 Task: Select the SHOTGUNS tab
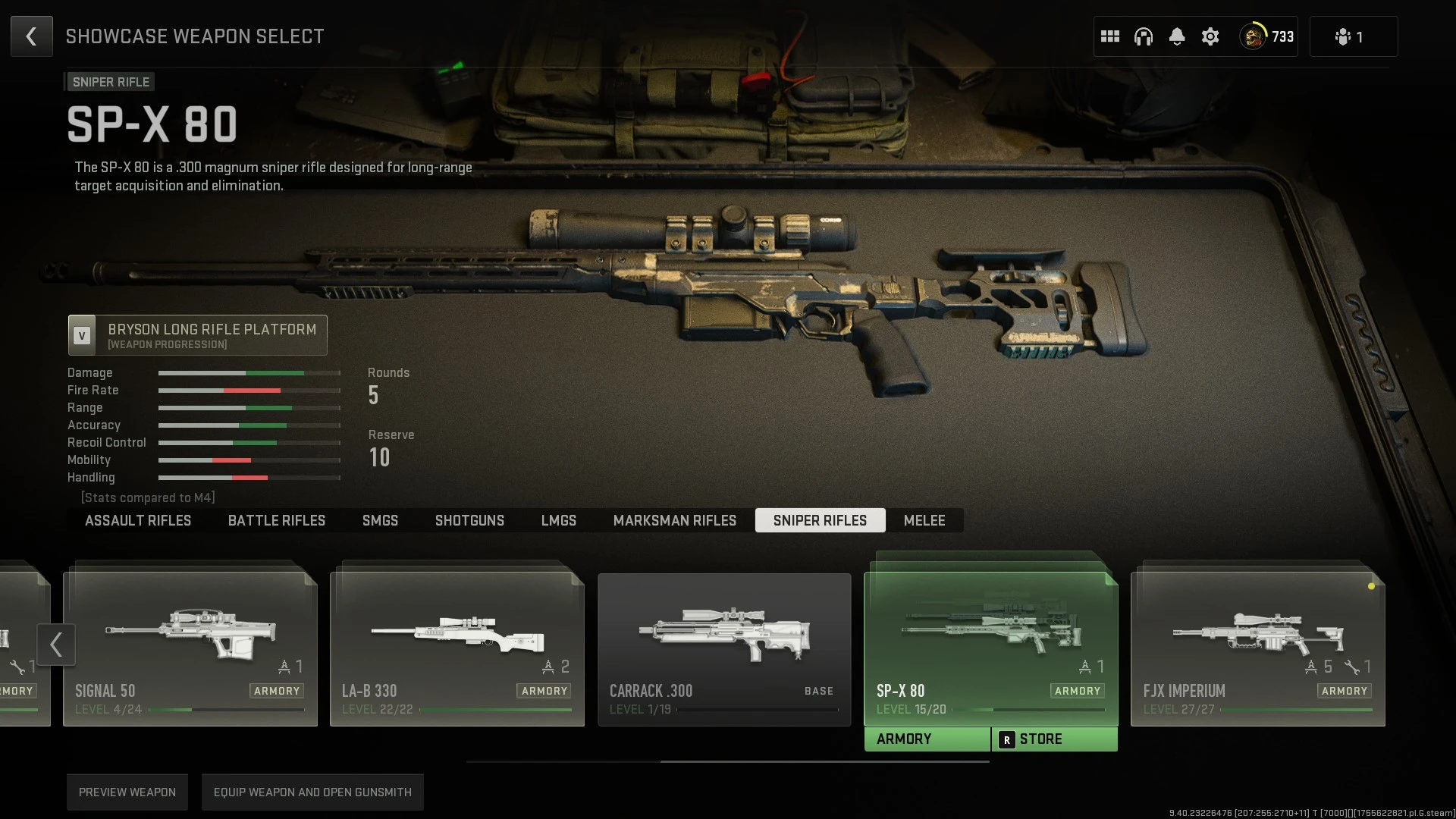[469, 520]
